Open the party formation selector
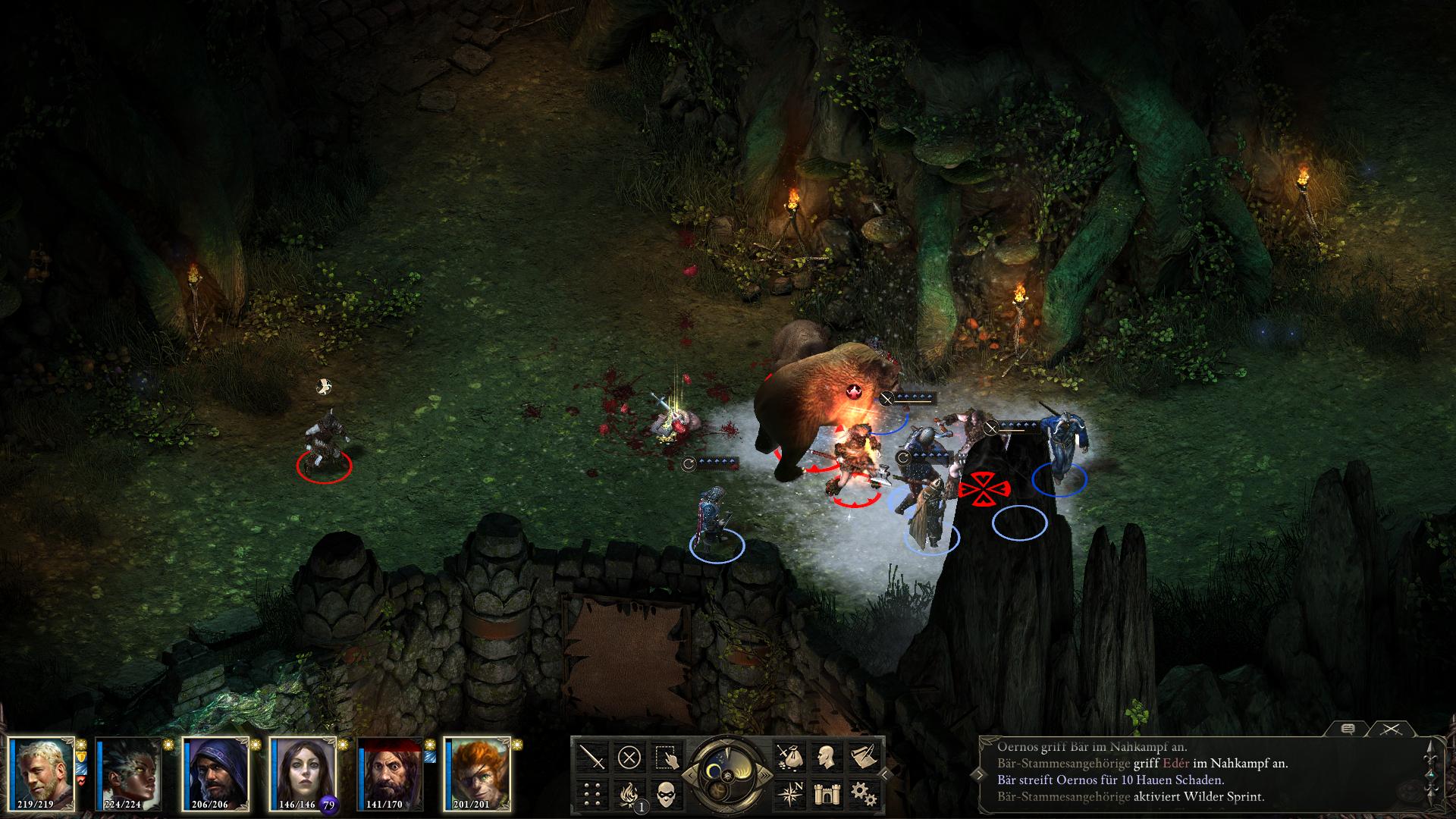Screen dimensions: 1456x819 [592, 794]
